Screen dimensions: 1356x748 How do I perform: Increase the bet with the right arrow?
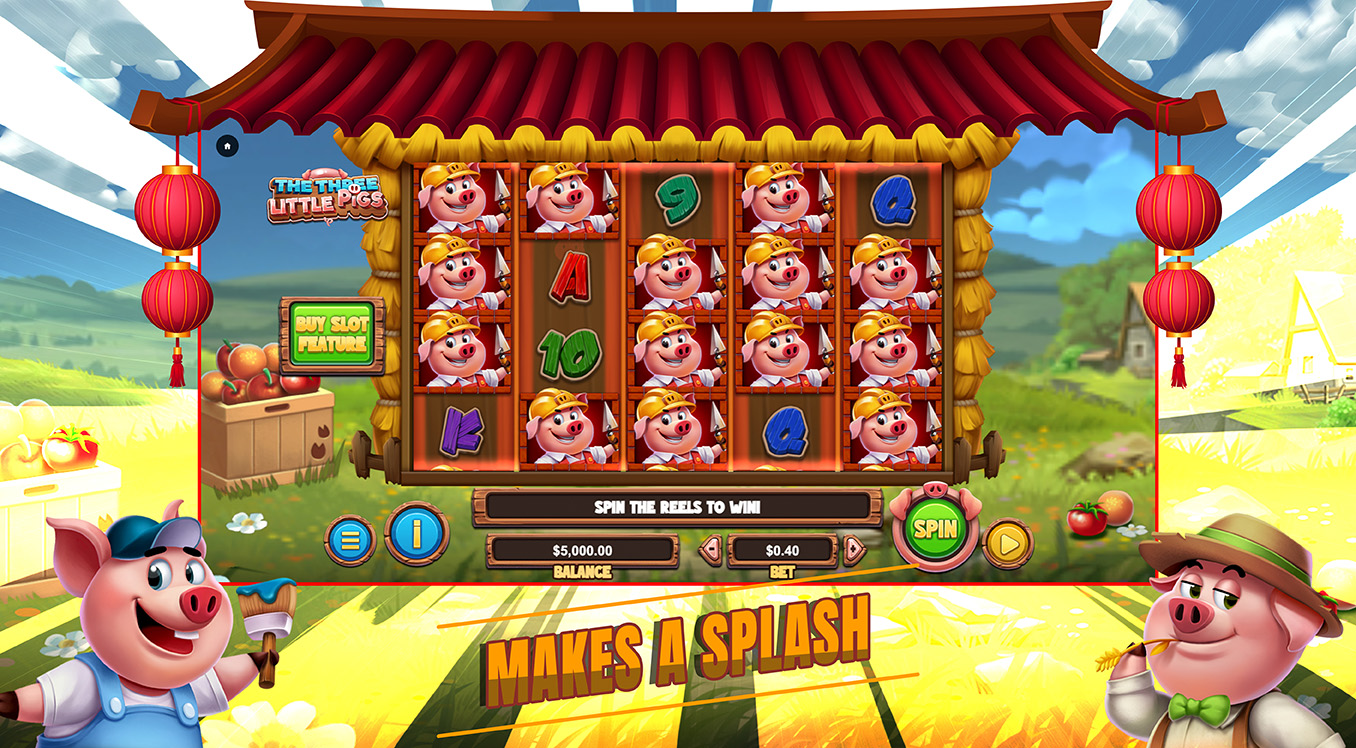853,549
